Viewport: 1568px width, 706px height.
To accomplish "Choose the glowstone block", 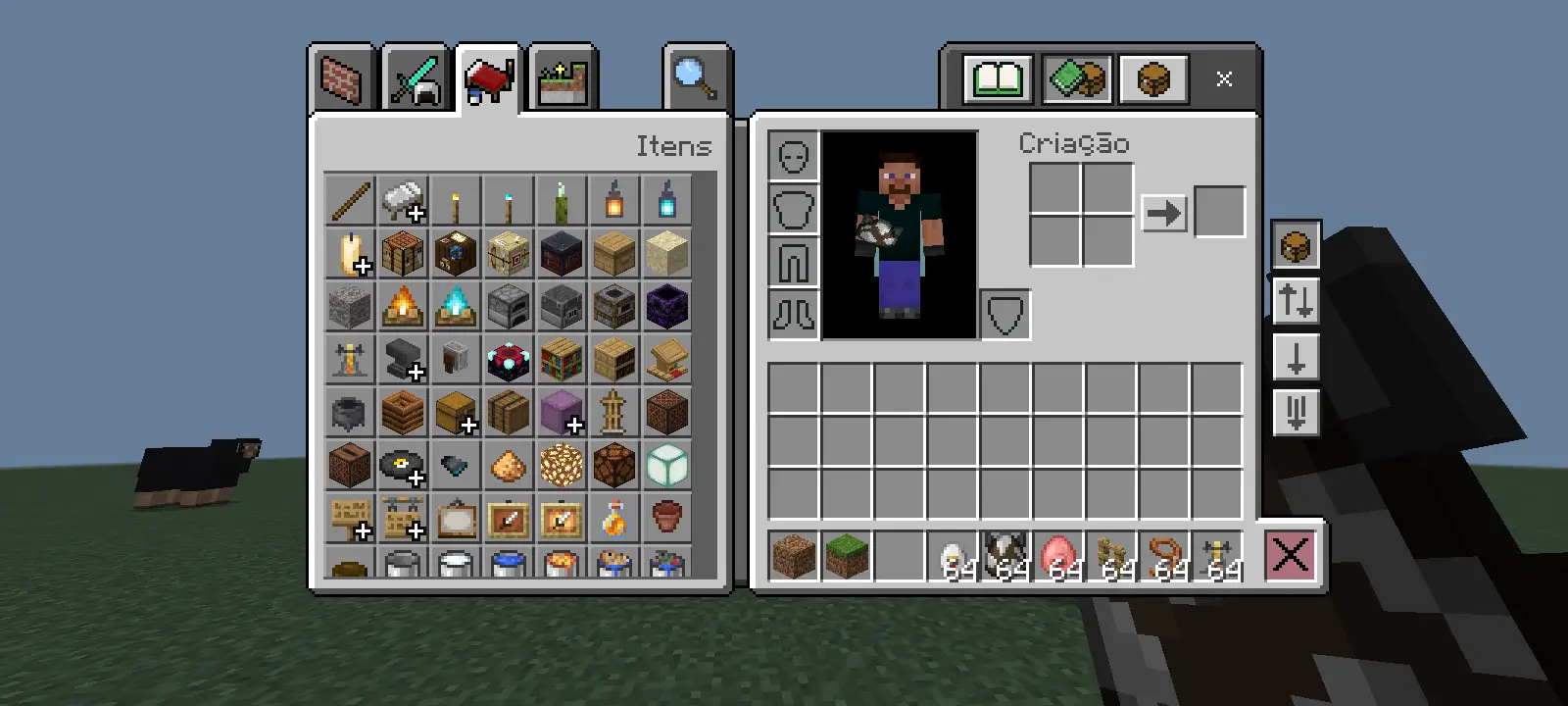I will (x=562, y=465).
